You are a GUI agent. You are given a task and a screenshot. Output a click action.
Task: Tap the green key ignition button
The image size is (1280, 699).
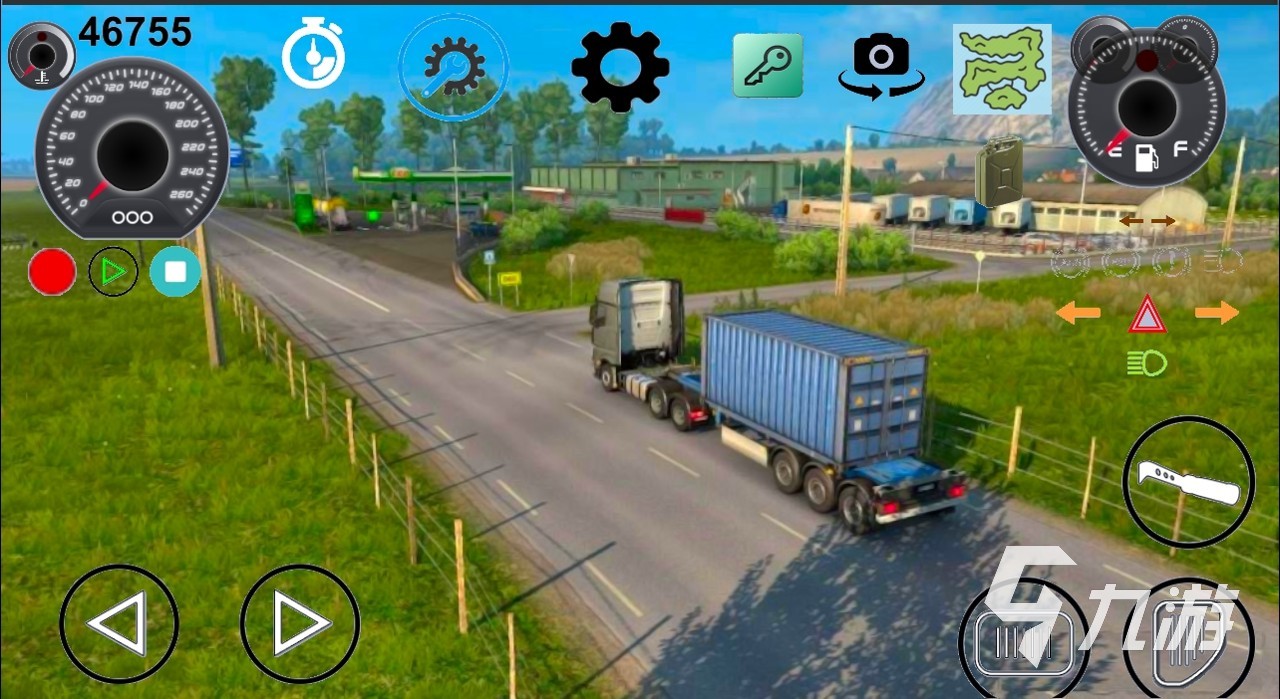[767, 65]
